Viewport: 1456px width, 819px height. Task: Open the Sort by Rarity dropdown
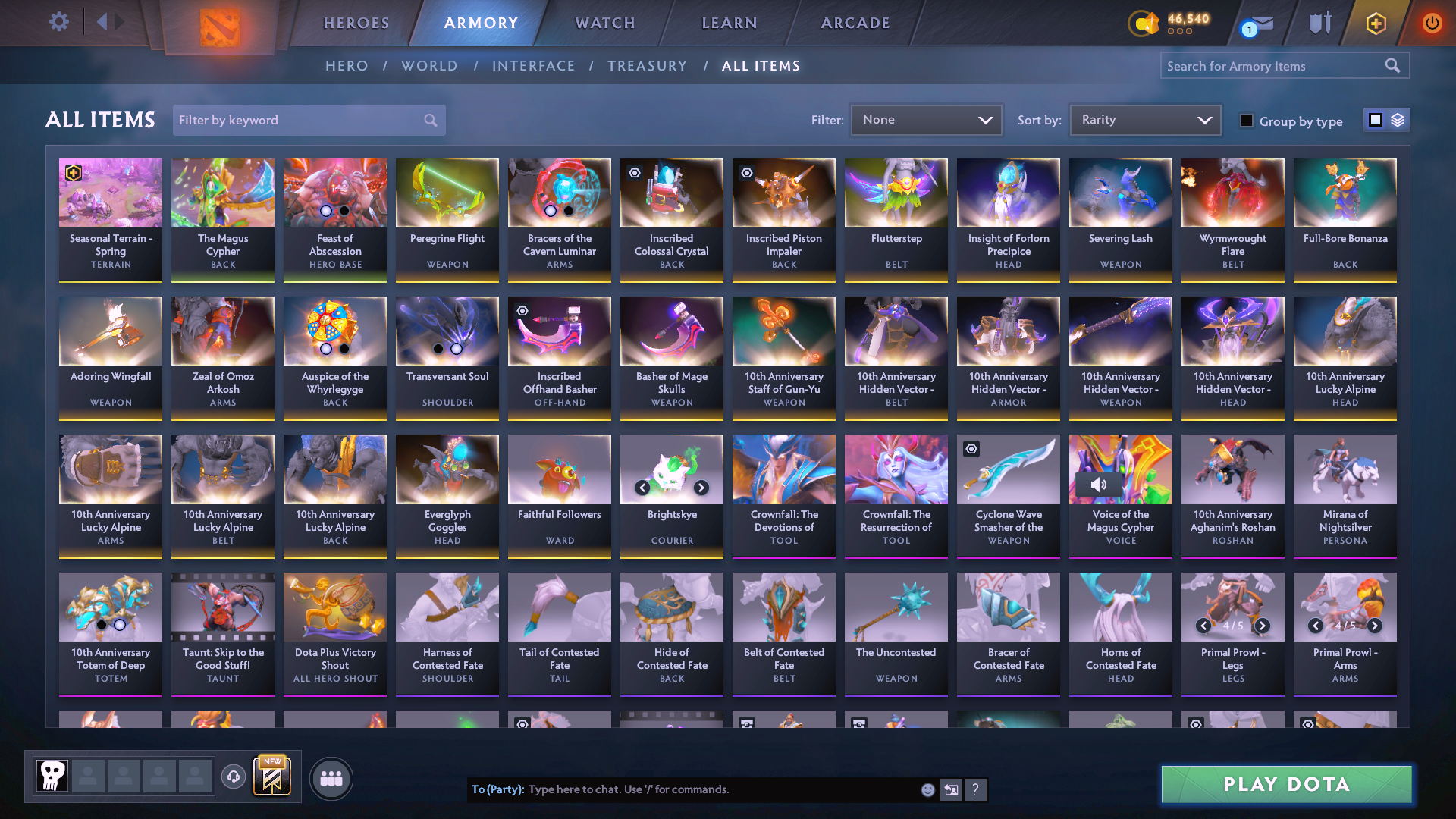(x=1144, y=119)
